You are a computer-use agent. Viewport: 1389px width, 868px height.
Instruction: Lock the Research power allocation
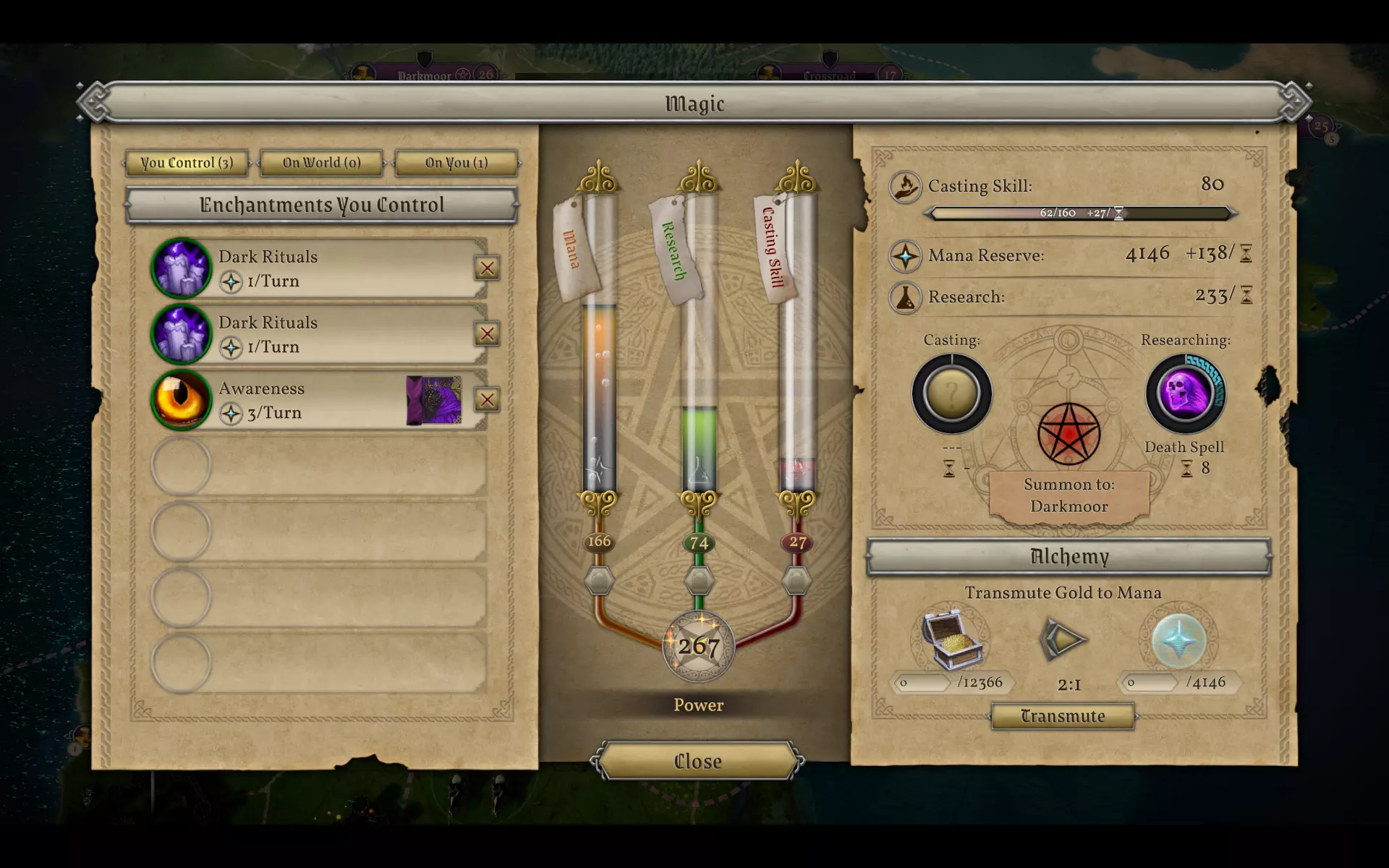[699, 580]
